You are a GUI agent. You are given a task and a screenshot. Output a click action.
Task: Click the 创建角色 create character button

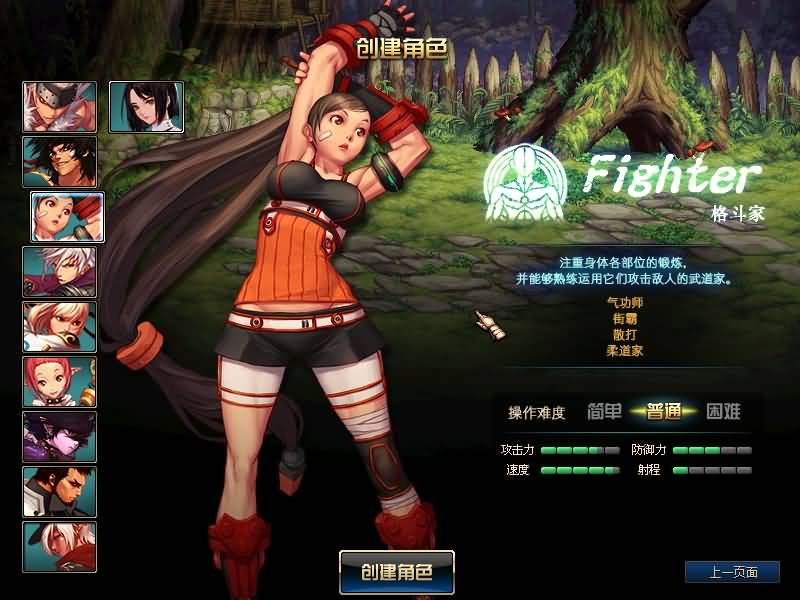click(x=397, y=573)
